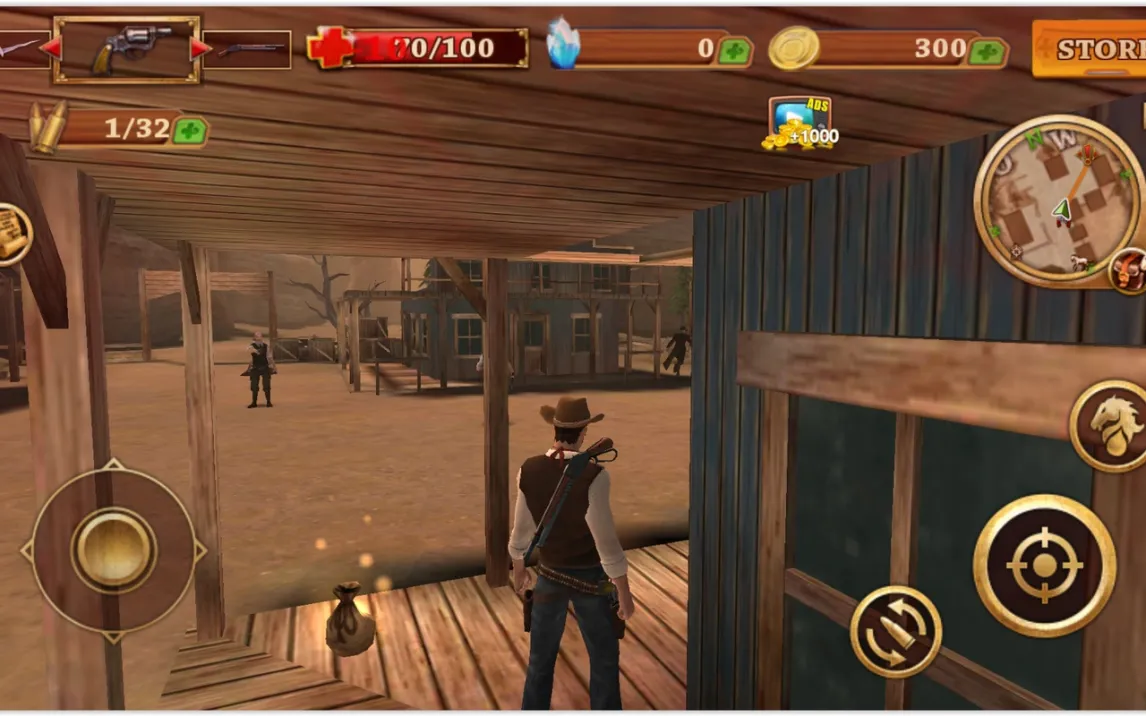The image size is (1146, 716).
Task: Fire using the crosshair button
Action: click(1044, 565)
